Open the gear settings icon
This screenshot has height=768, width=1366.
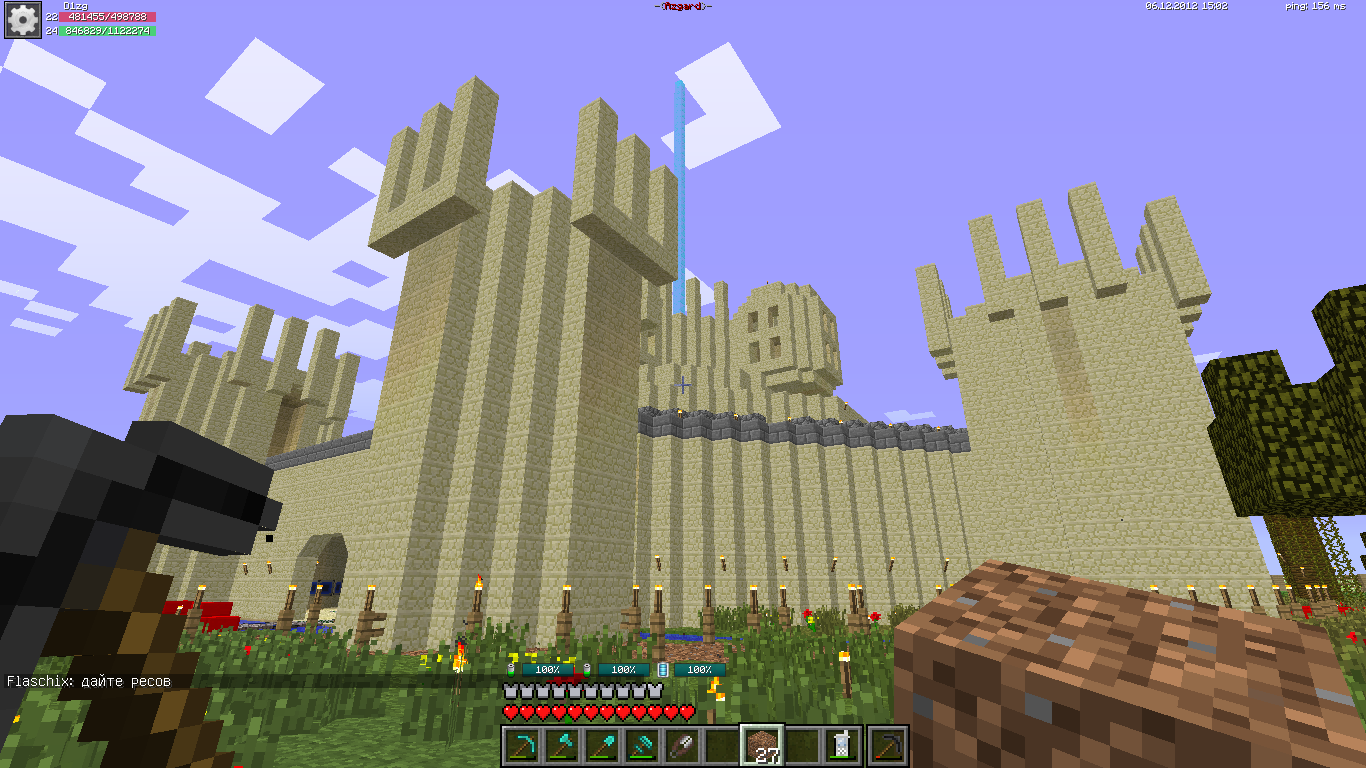coord(22,20)
